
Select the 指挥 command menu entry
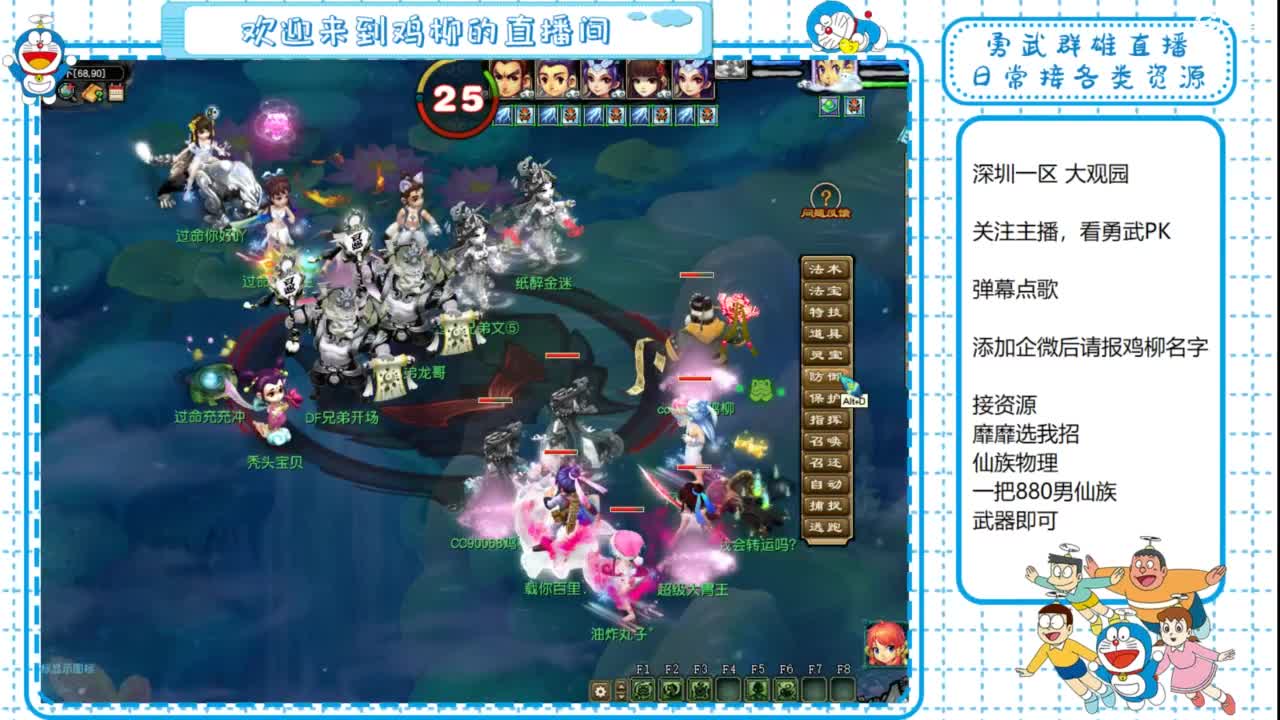coord(828,421)
